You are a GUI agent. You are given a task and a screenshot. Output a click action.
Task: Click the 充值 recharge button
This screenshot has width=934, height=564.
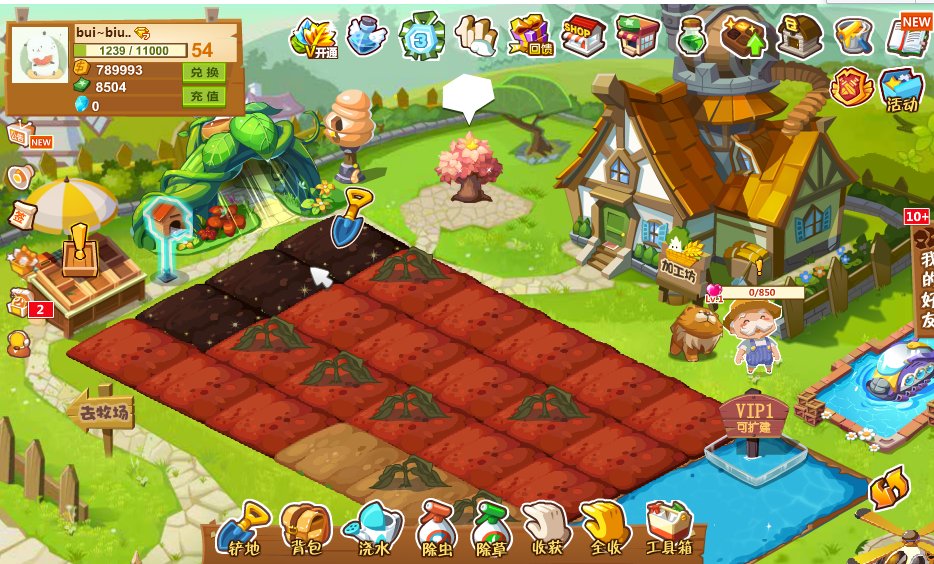(204, 97)
